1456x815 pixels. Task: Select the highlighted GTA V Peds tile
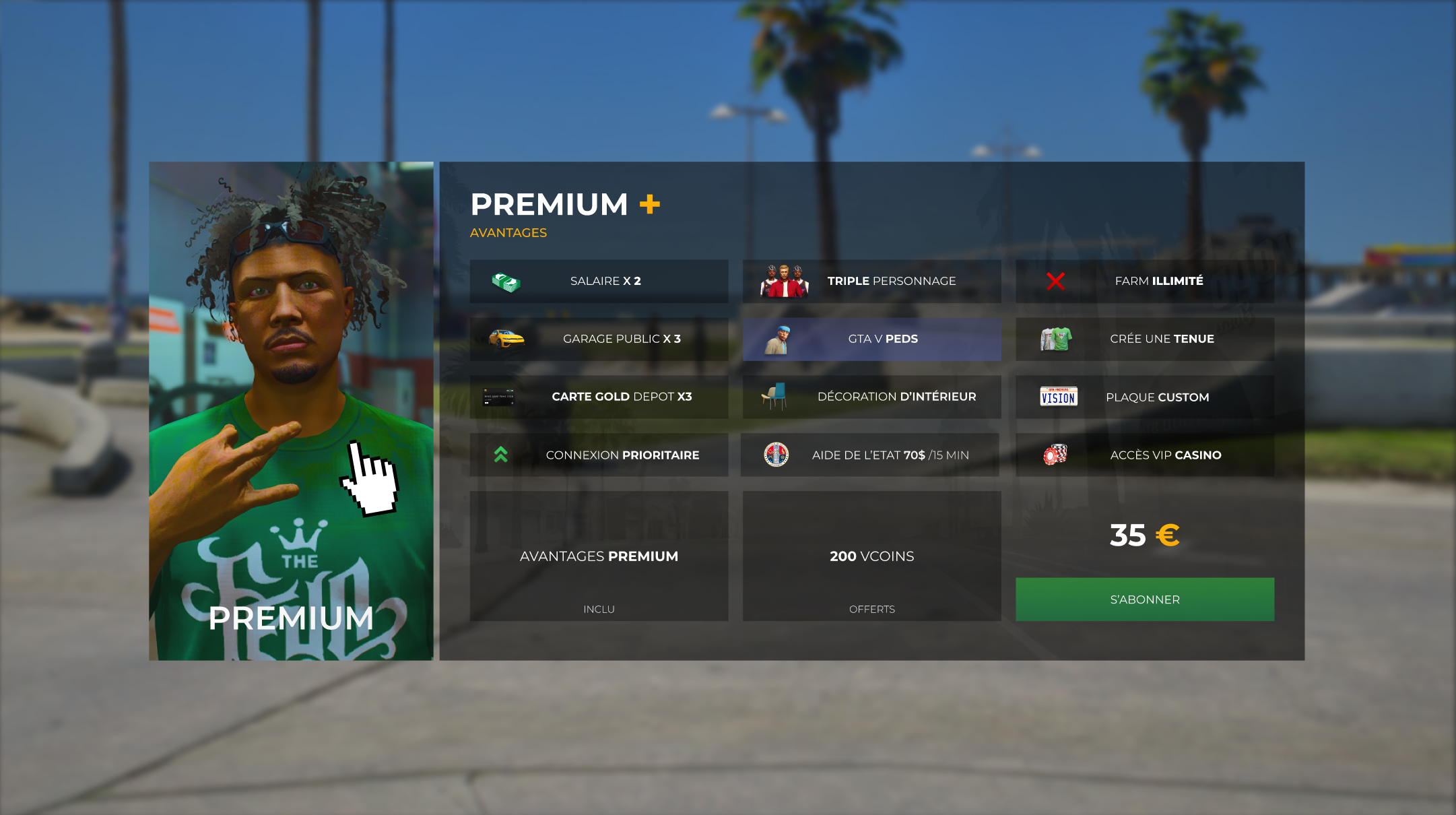pyautogui.click(x=871, y=339)
